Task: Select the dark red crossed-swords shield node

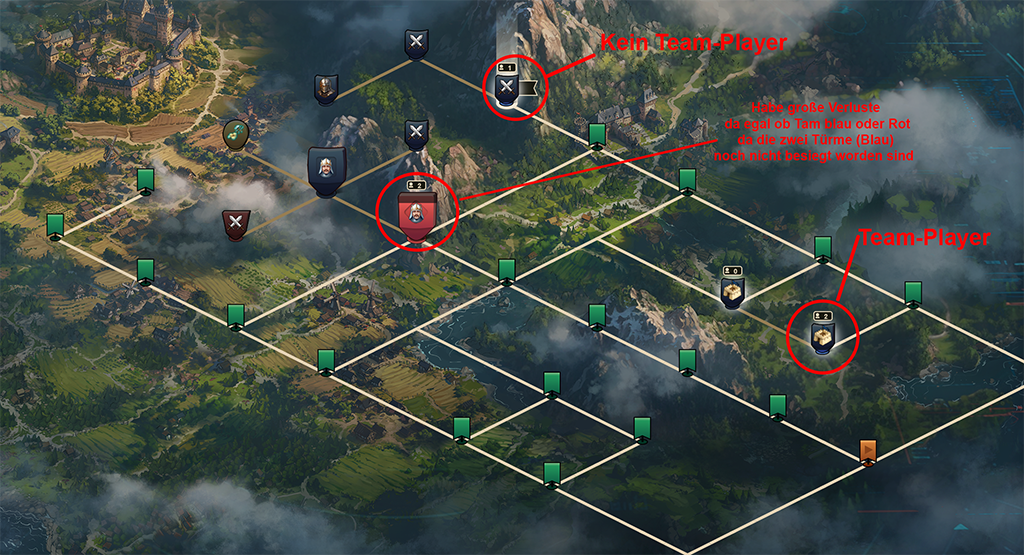Action: (236, 224)
